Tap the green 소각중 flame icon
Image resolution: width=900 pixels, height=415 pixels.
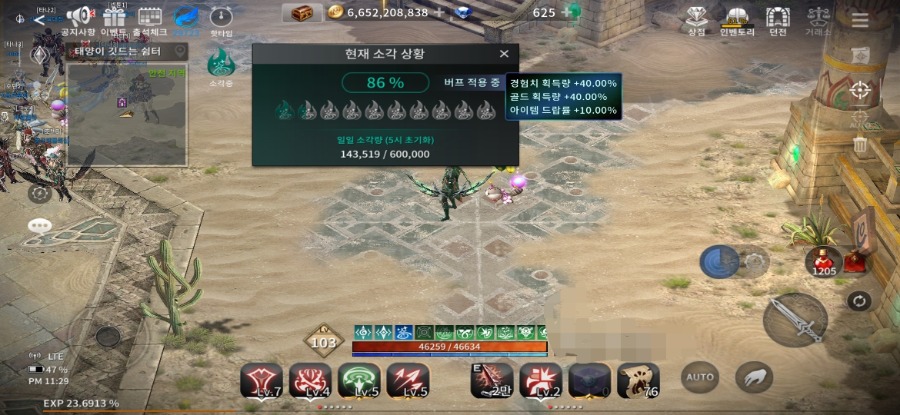point(220,64)
